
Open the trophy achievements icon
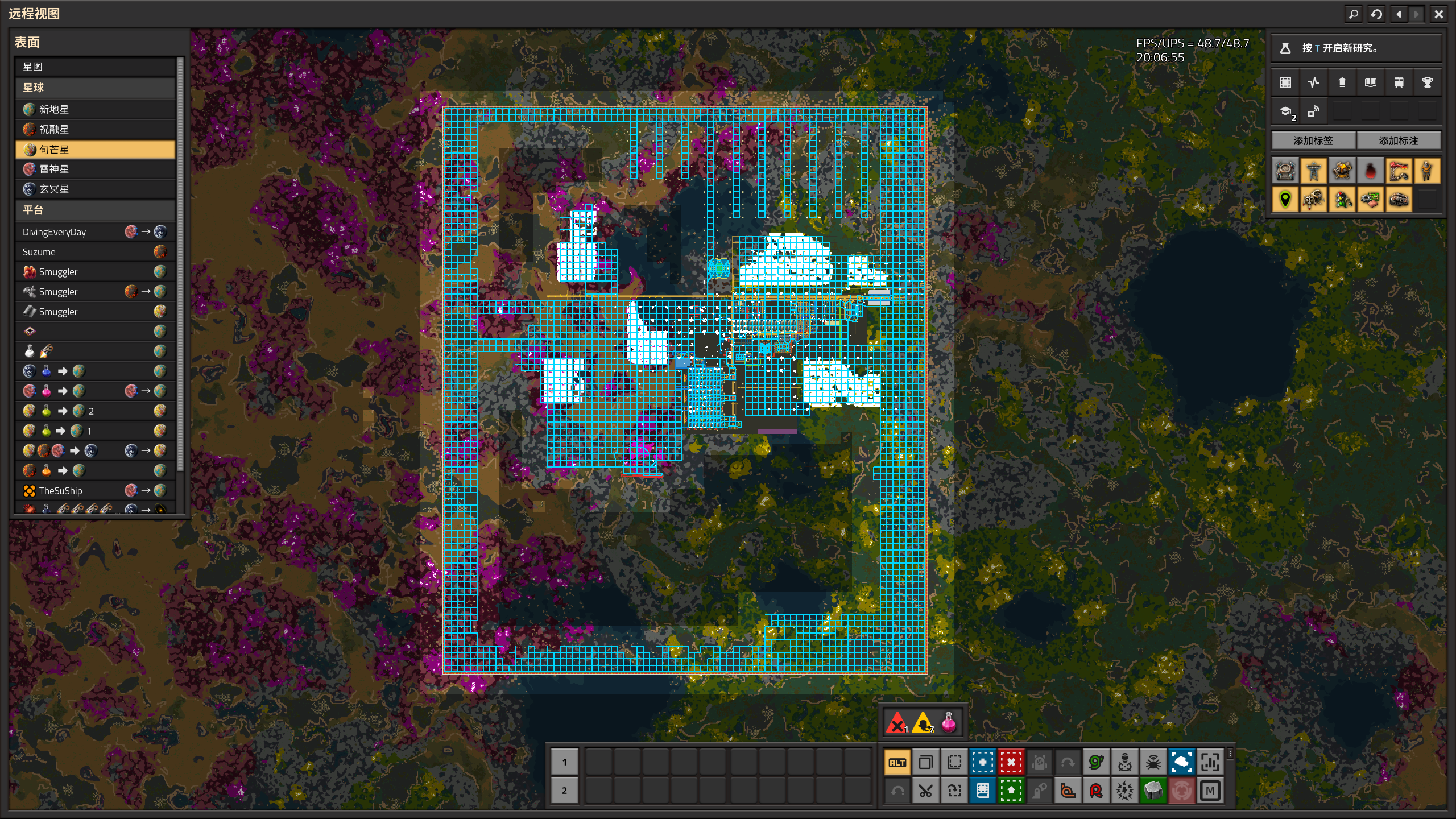click(1427, 82)
